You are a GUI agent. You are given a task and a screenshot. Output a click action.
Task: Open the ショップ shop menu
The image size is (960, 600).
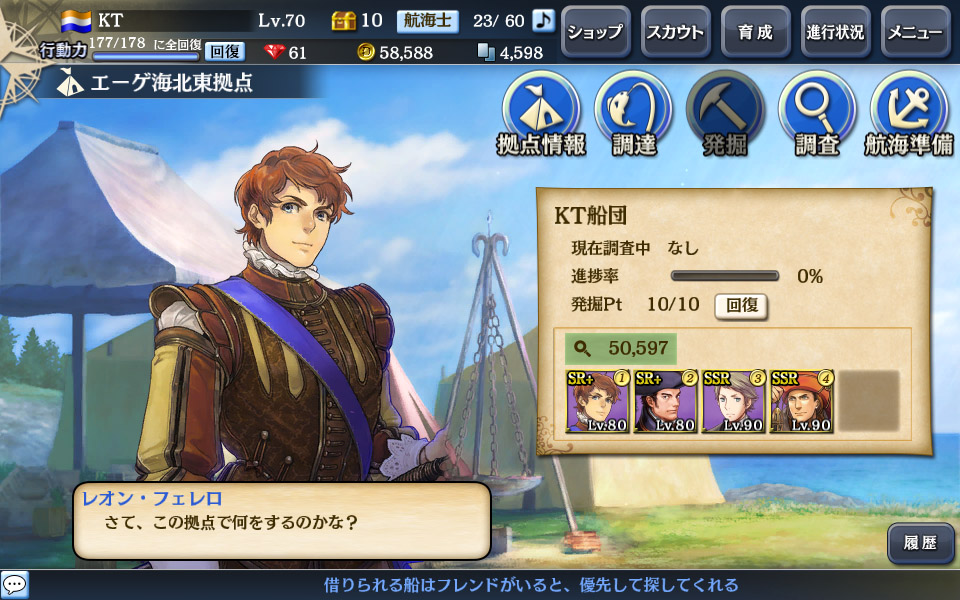pos(594,32)
